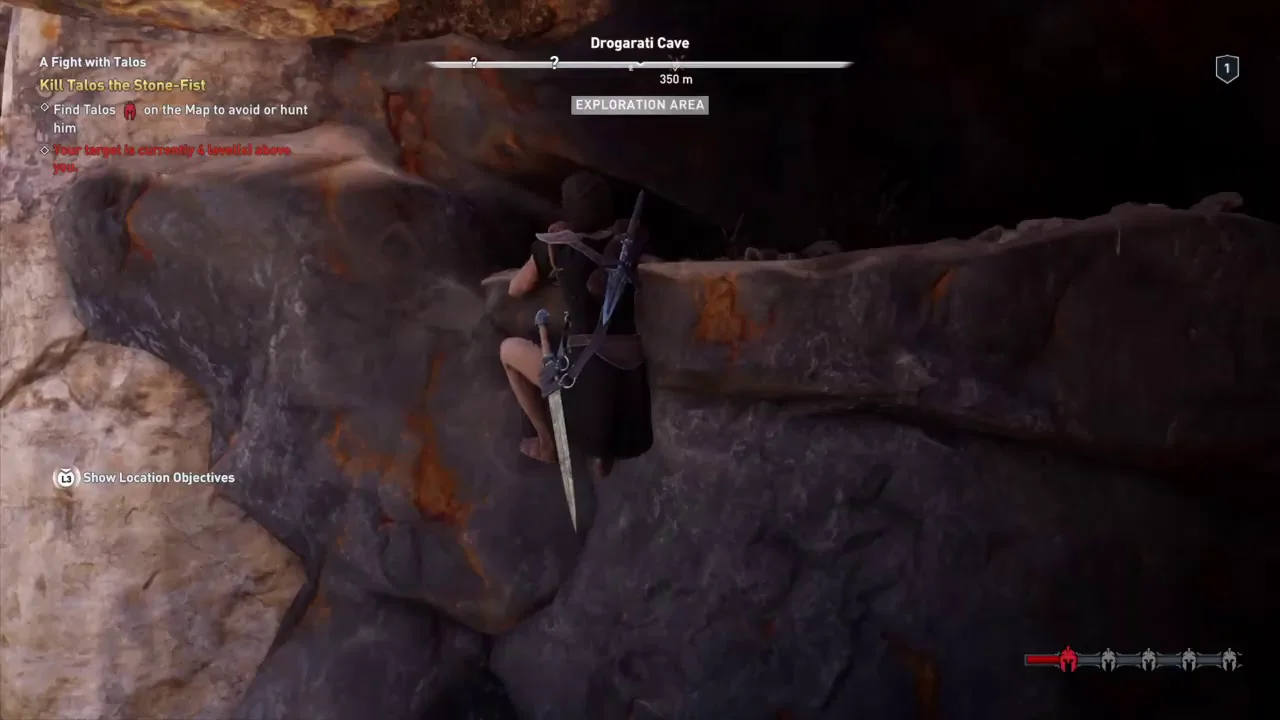Image resolution: width=1280 pixels, height=720 pixels.
Task: Click the Exploration Area label
Action: point(640,105)
